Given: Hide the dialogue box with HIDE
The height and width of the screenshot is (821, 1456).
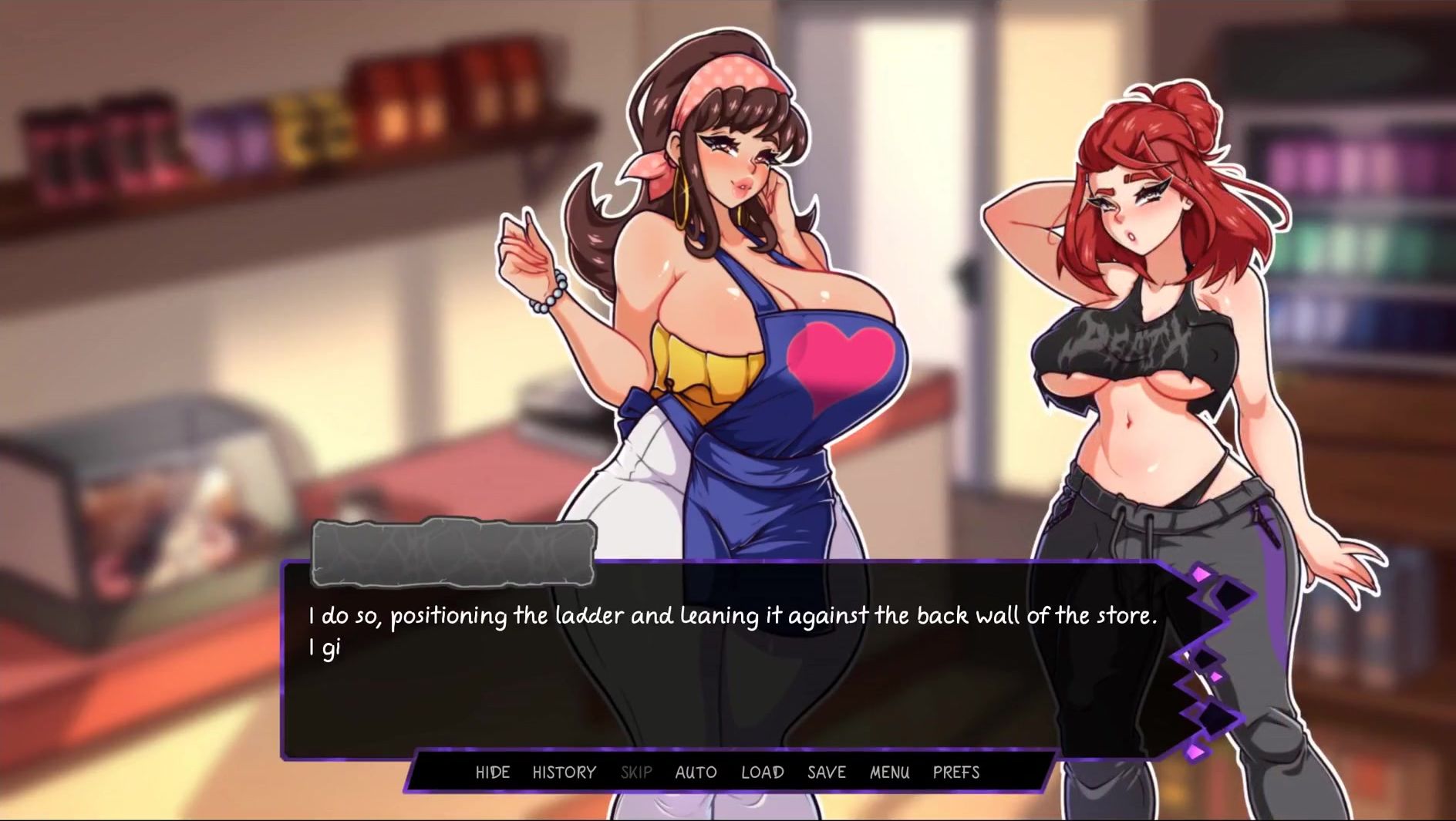Looking at the screenshot, I should pyautogui.click(x=492, y=772).
